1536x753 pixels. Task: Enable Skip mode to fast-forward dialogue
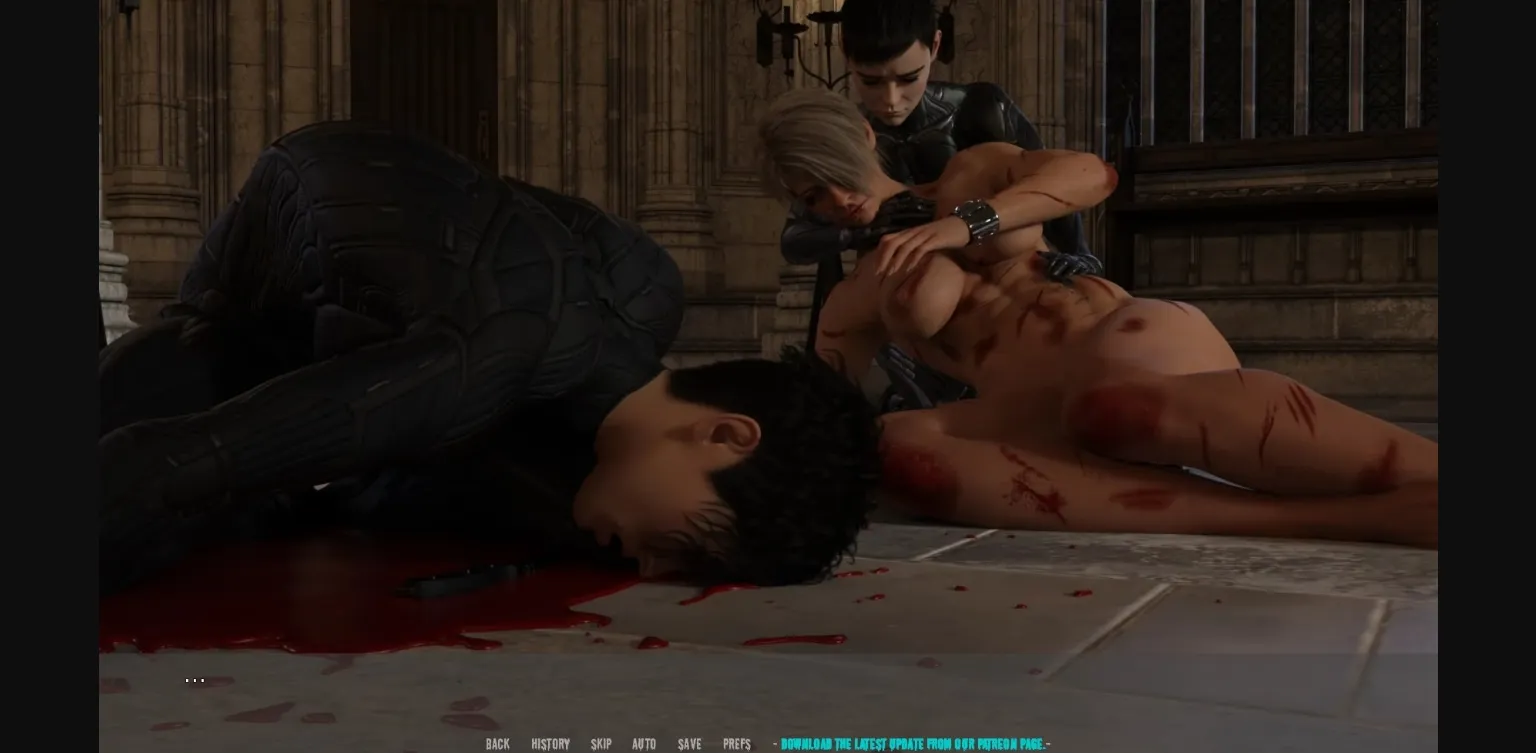click(x=601, y=744)
